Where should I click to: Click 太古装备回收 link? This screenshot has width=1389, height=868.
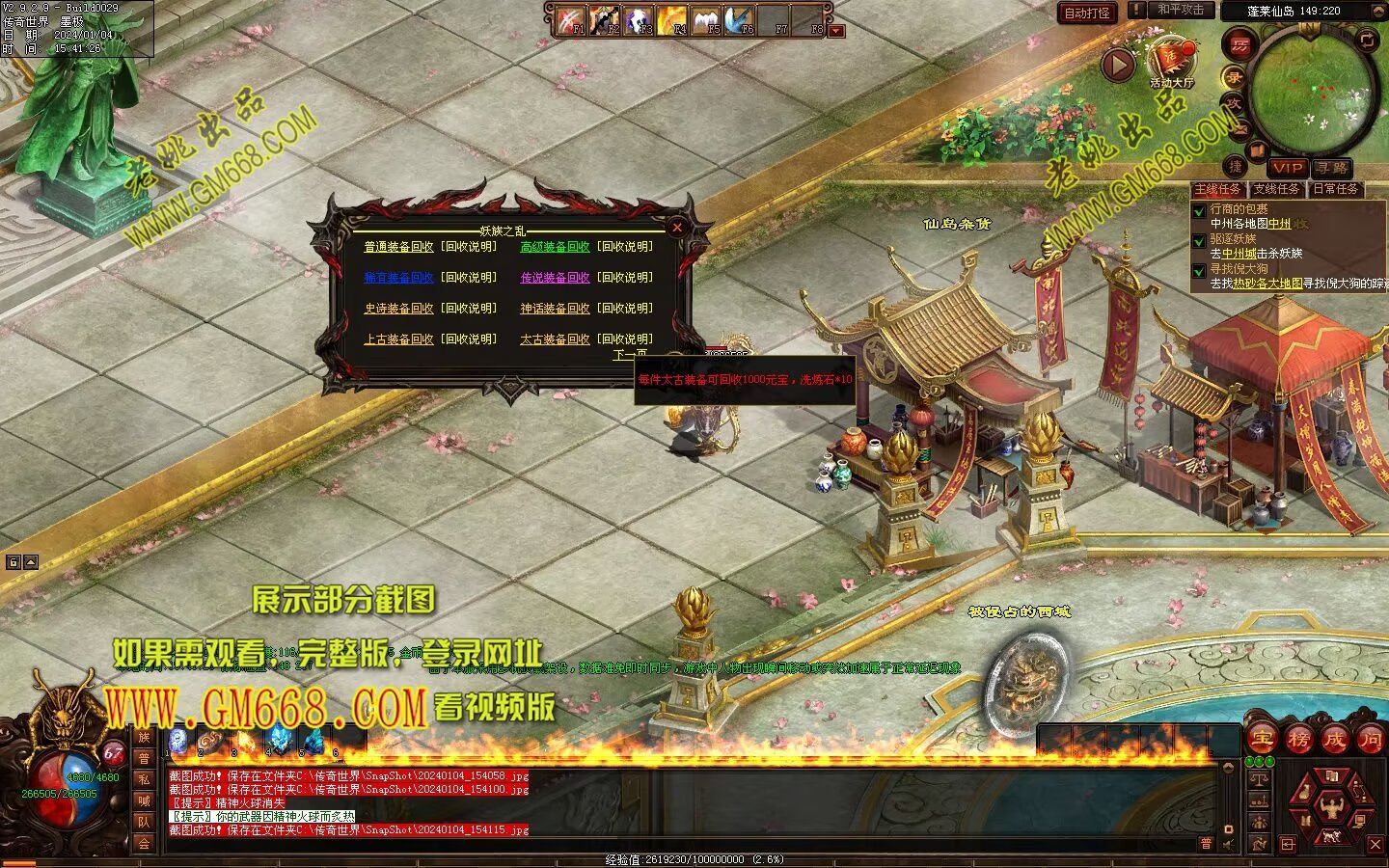(555, 339)
